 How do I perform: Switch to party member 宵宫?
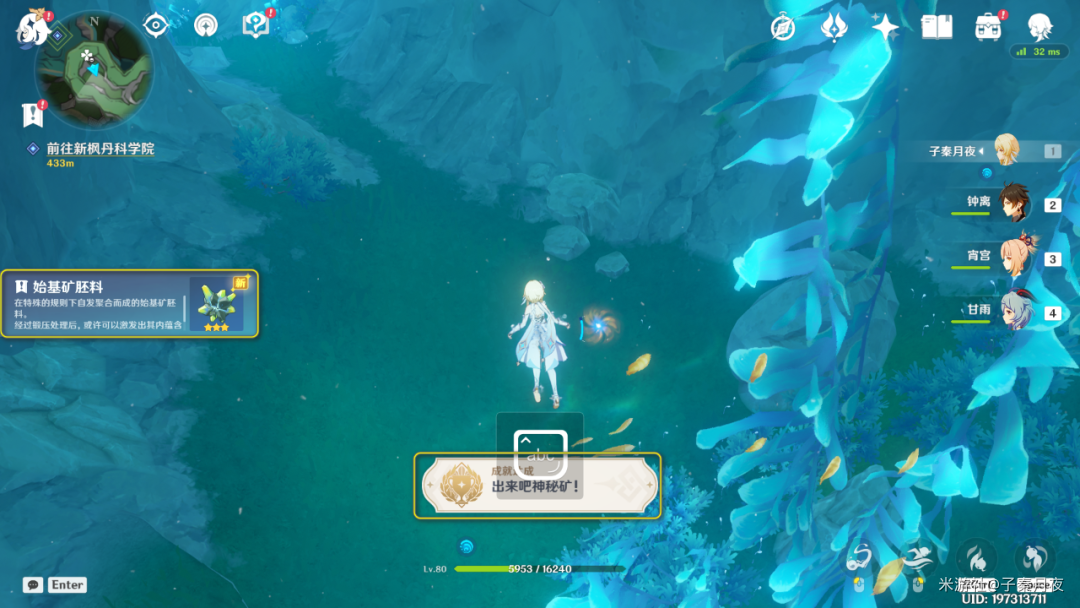[x=1013, y=257]
